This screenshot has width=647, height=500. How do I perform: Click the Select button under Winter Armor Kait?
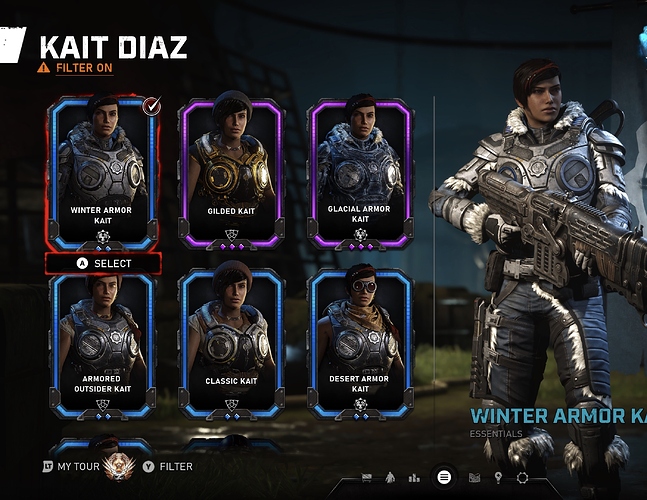click(x=104, y=264)
